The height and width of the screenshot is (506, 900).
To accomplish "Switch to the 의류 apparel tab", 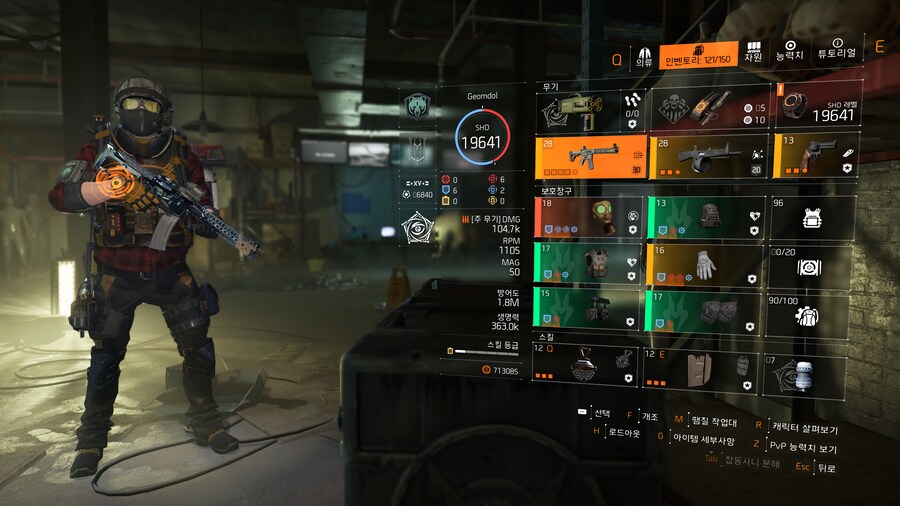I will pyautogui.click(x=645, y=55).
